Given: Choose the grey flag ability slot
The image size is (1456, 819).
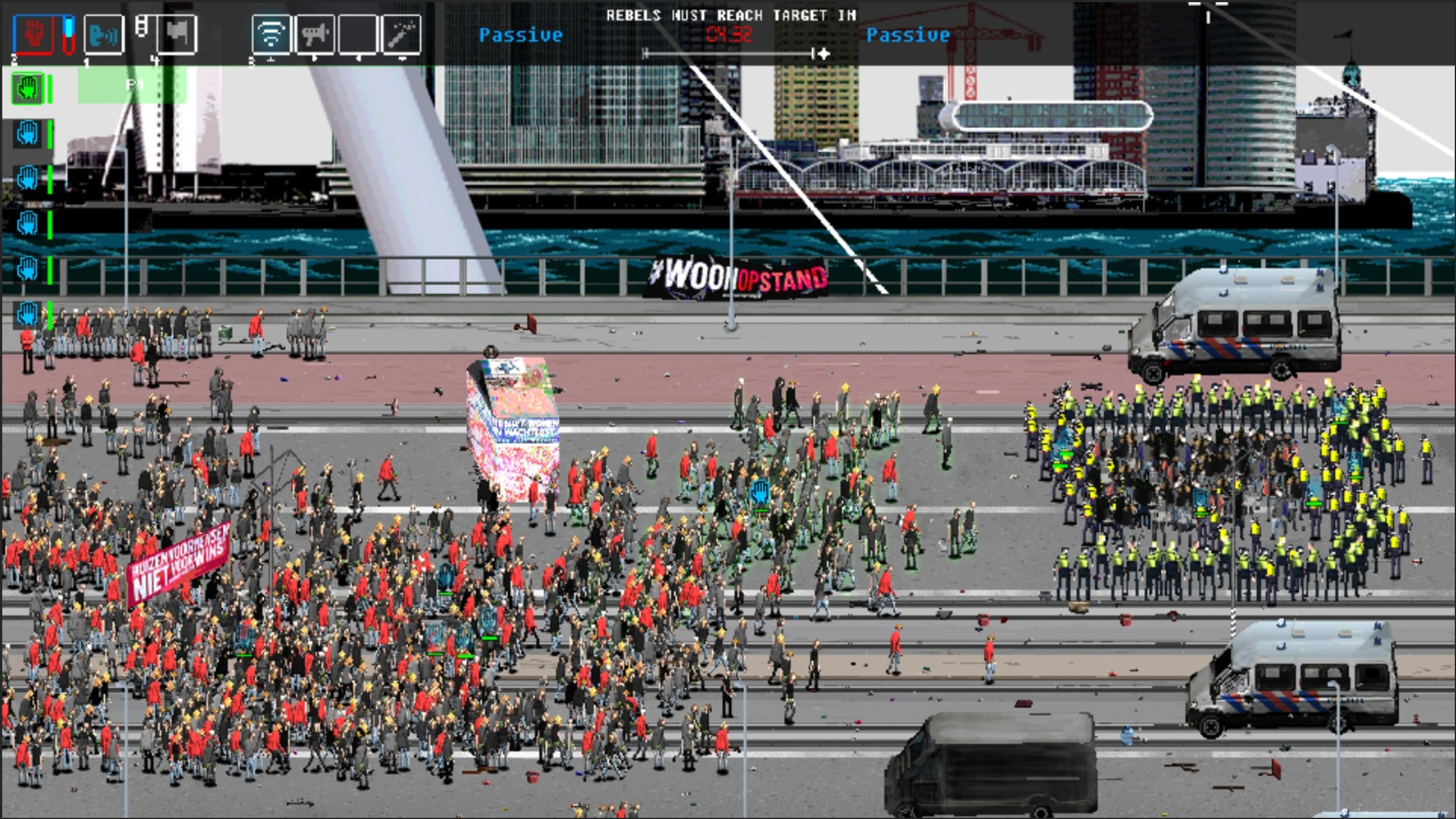Looking at the screenshot, I should point(177,34).
